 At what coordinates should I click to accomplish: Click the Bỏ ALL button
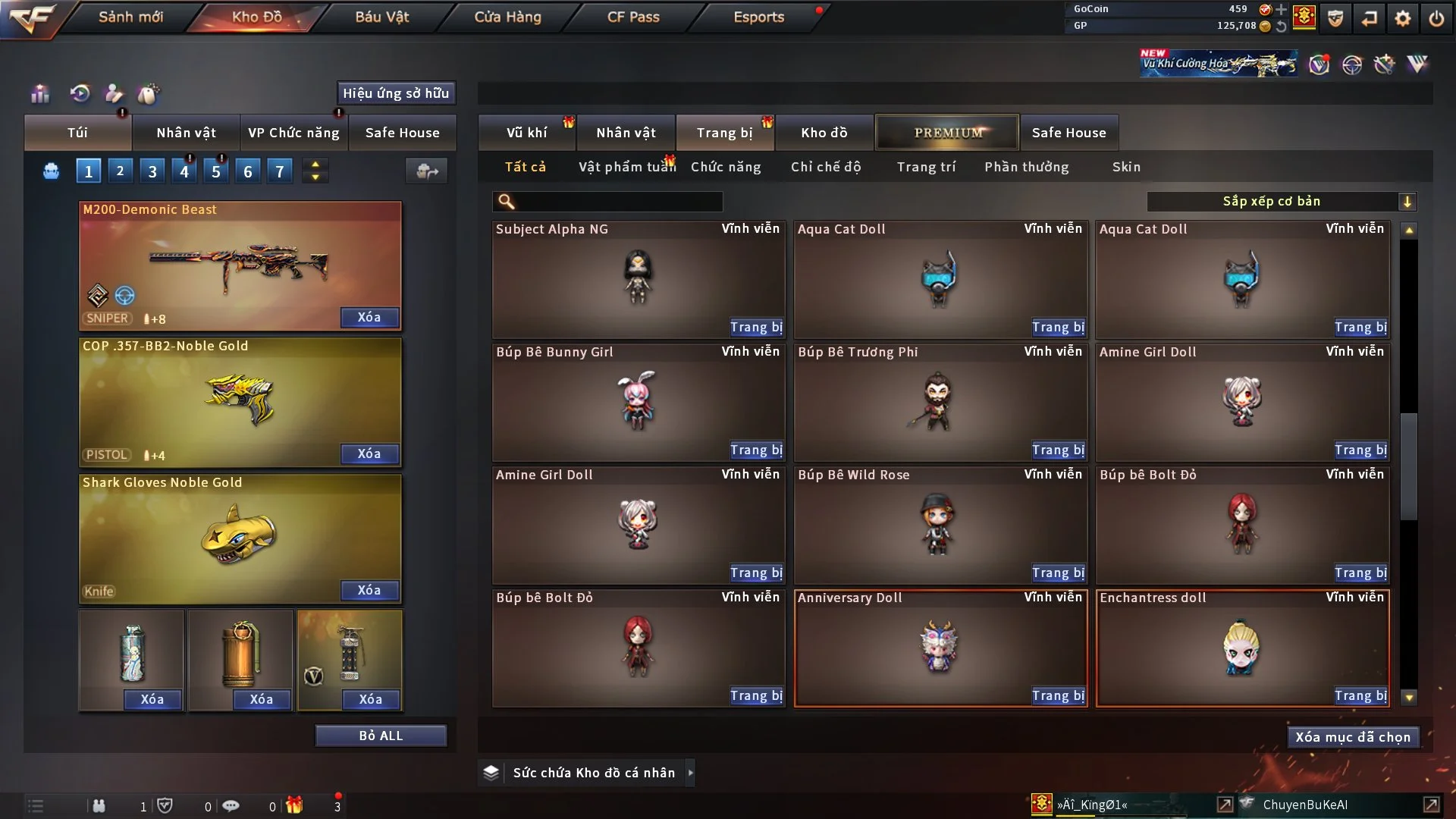click(x=381, y=736)
